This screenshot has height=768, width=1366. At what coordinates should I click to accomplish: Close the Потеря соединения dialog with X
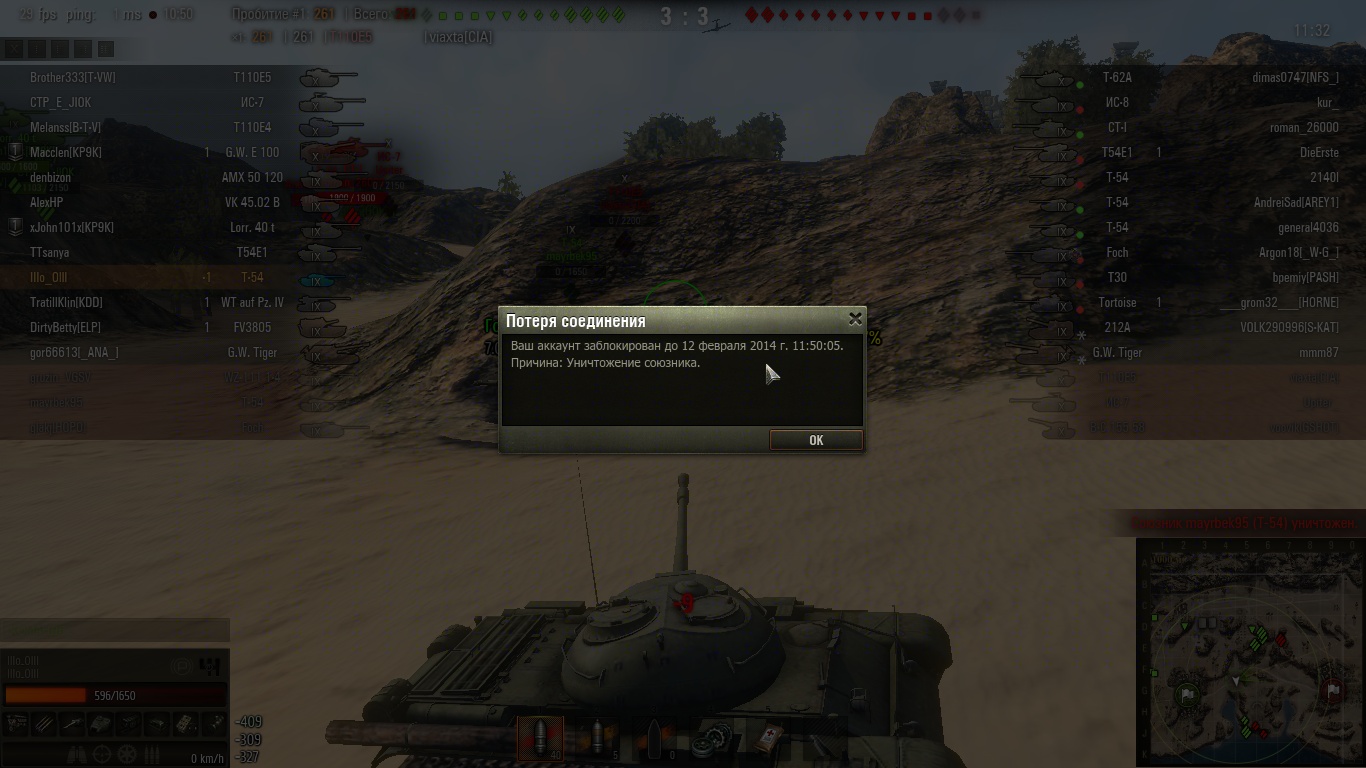click(855, 319)
